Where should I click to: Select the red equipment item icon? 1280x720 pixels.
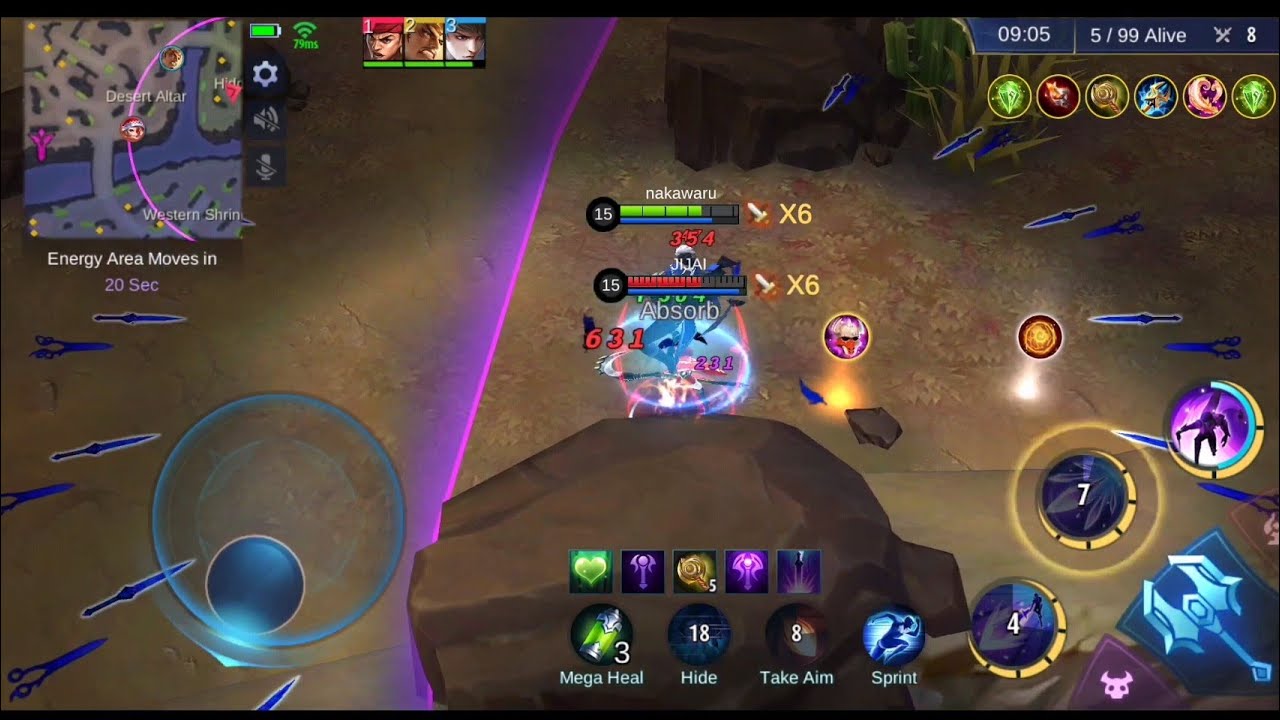point(1058,96)
